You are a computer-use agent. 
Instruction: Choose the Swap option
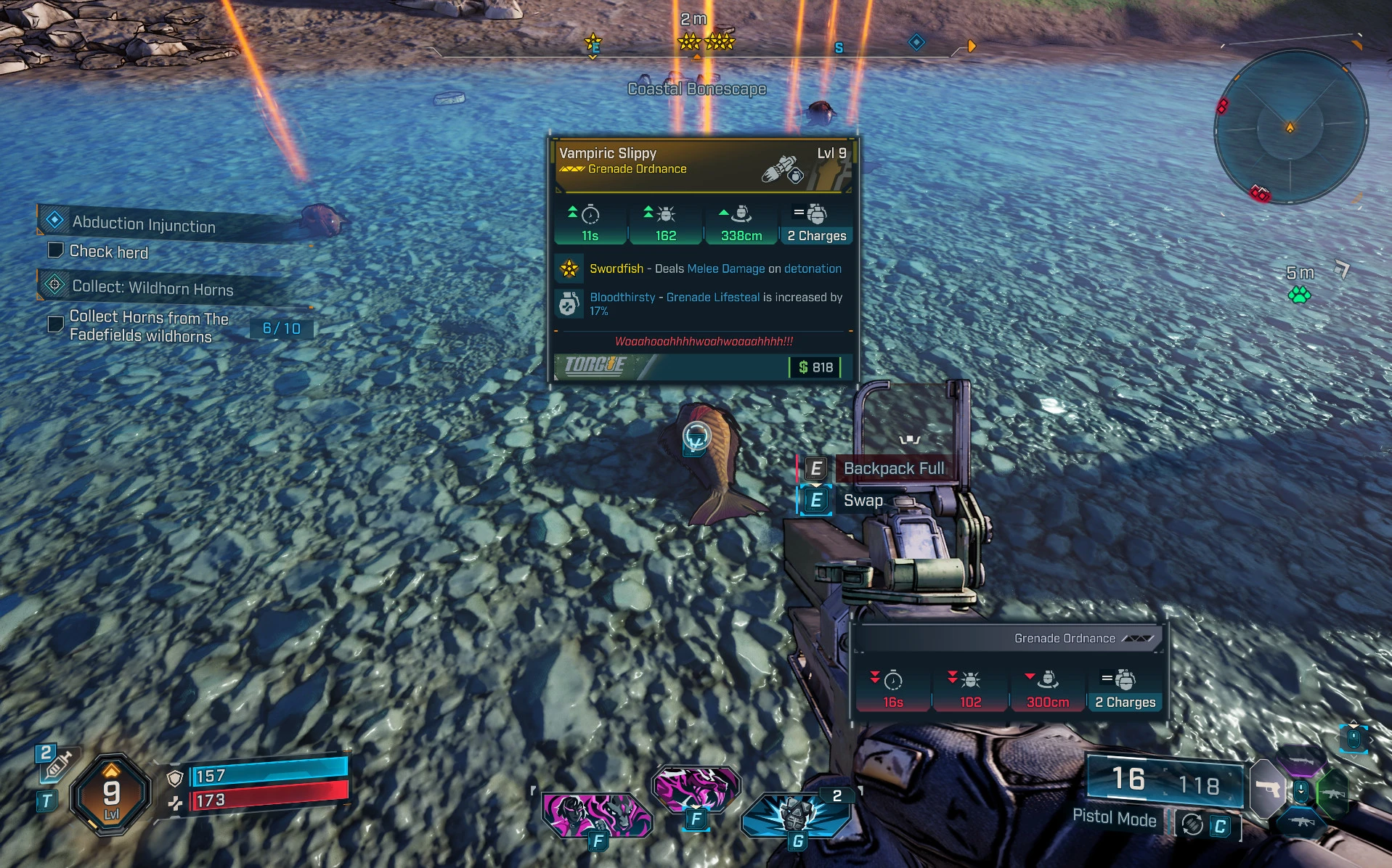[x=863, y=501]
